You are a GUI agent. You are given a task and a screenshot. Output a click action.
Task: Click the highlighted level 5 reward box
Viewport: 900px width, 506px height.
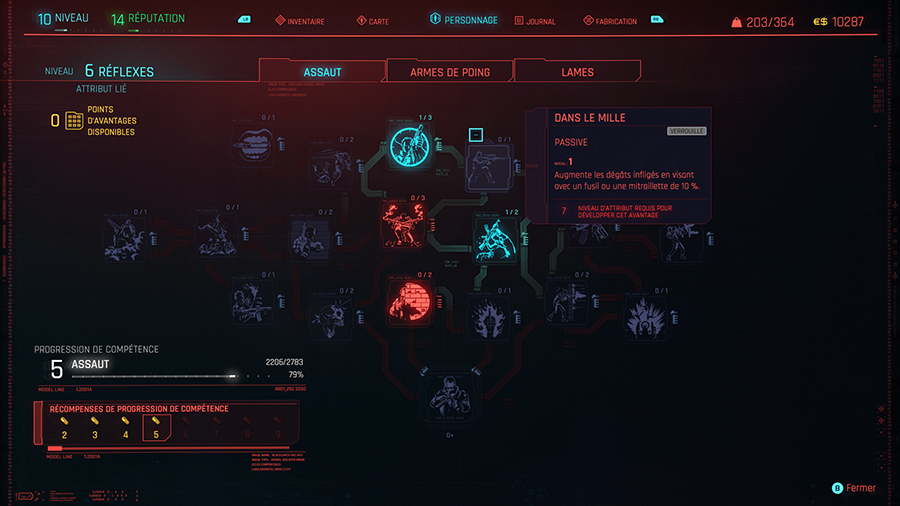155,429
